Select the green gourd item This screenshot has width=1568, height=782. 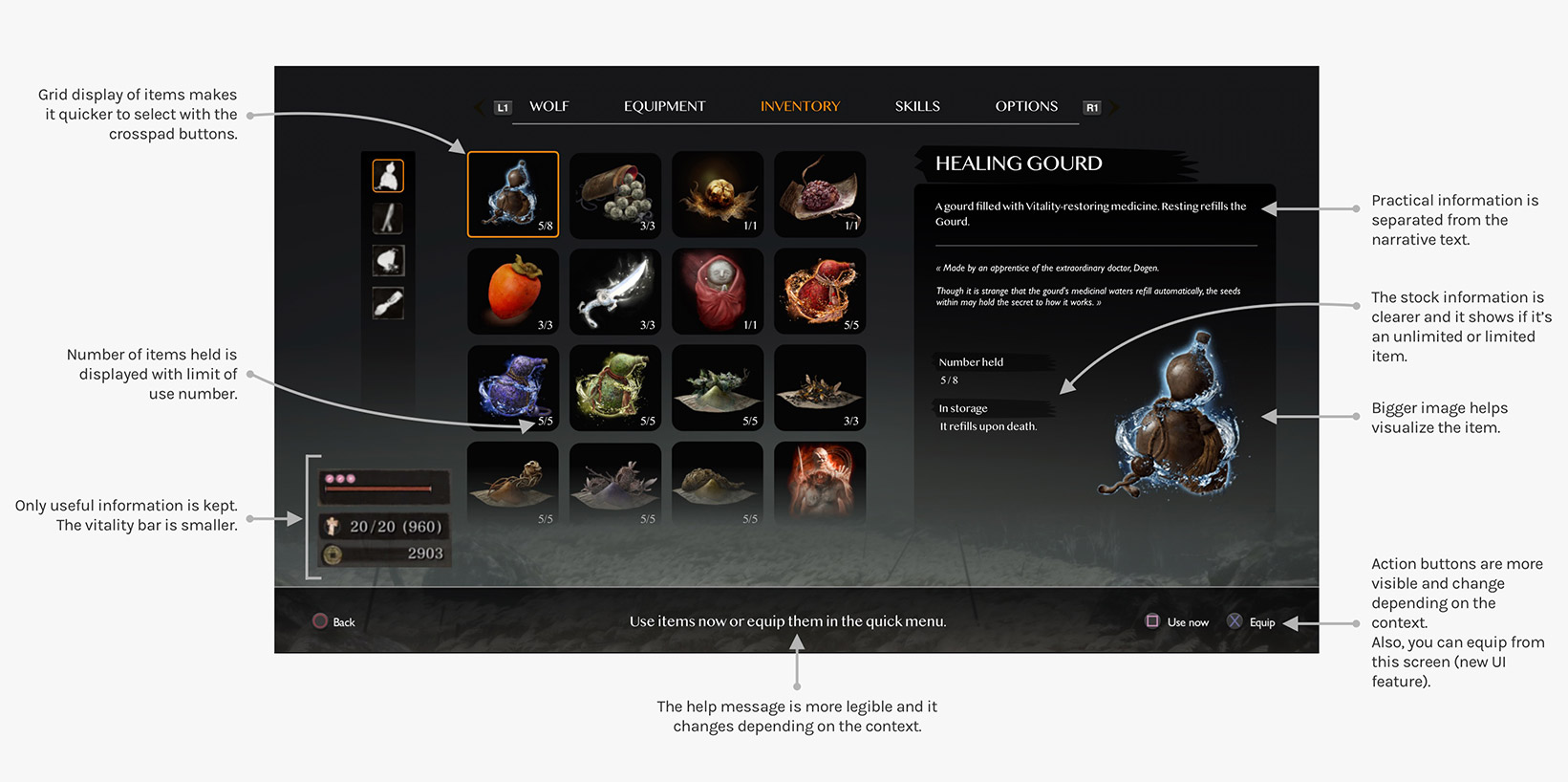click(615, 387)
